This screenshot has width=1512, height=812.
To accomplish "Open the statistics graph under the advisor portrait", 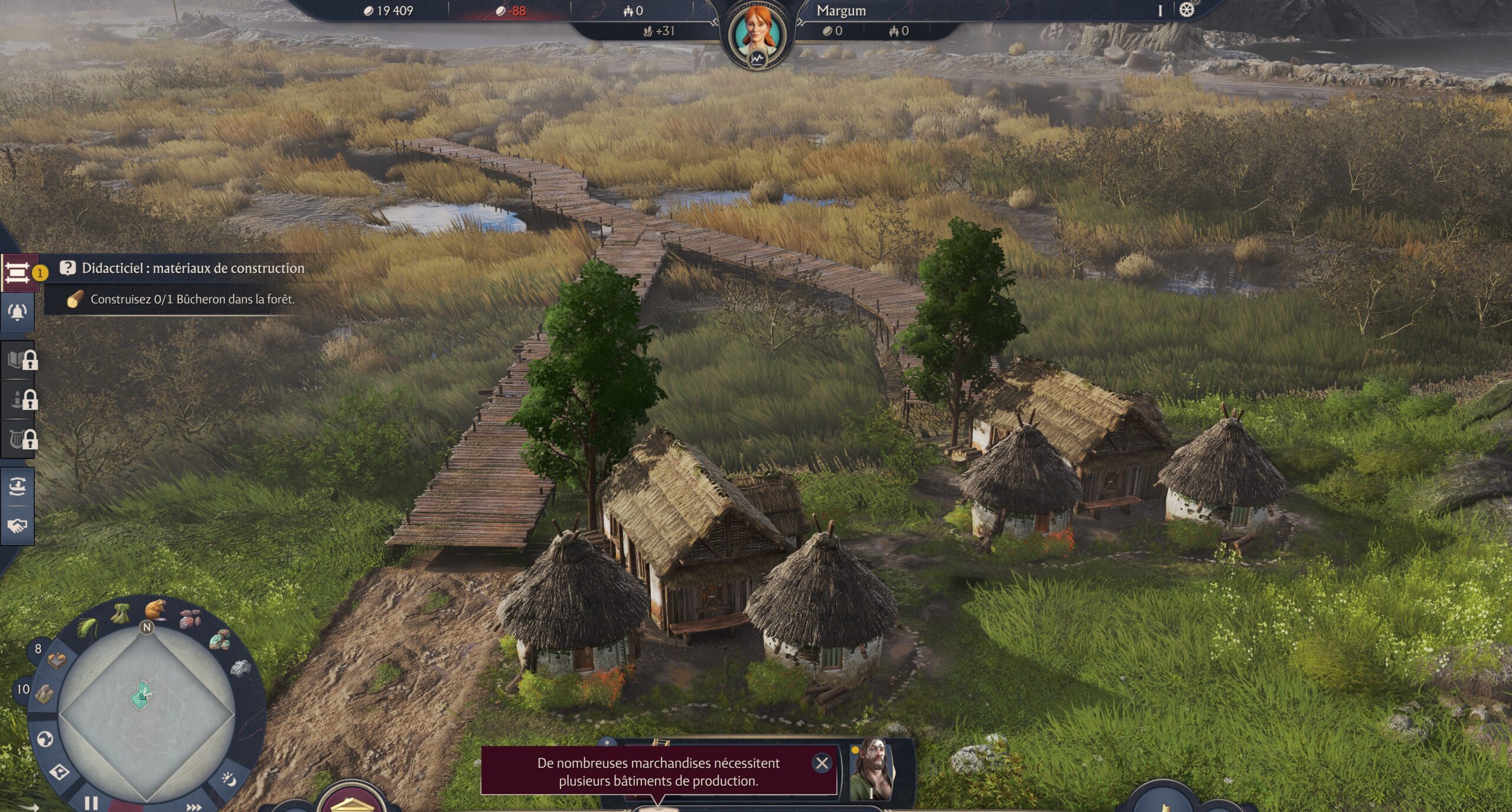I will 758,58.
